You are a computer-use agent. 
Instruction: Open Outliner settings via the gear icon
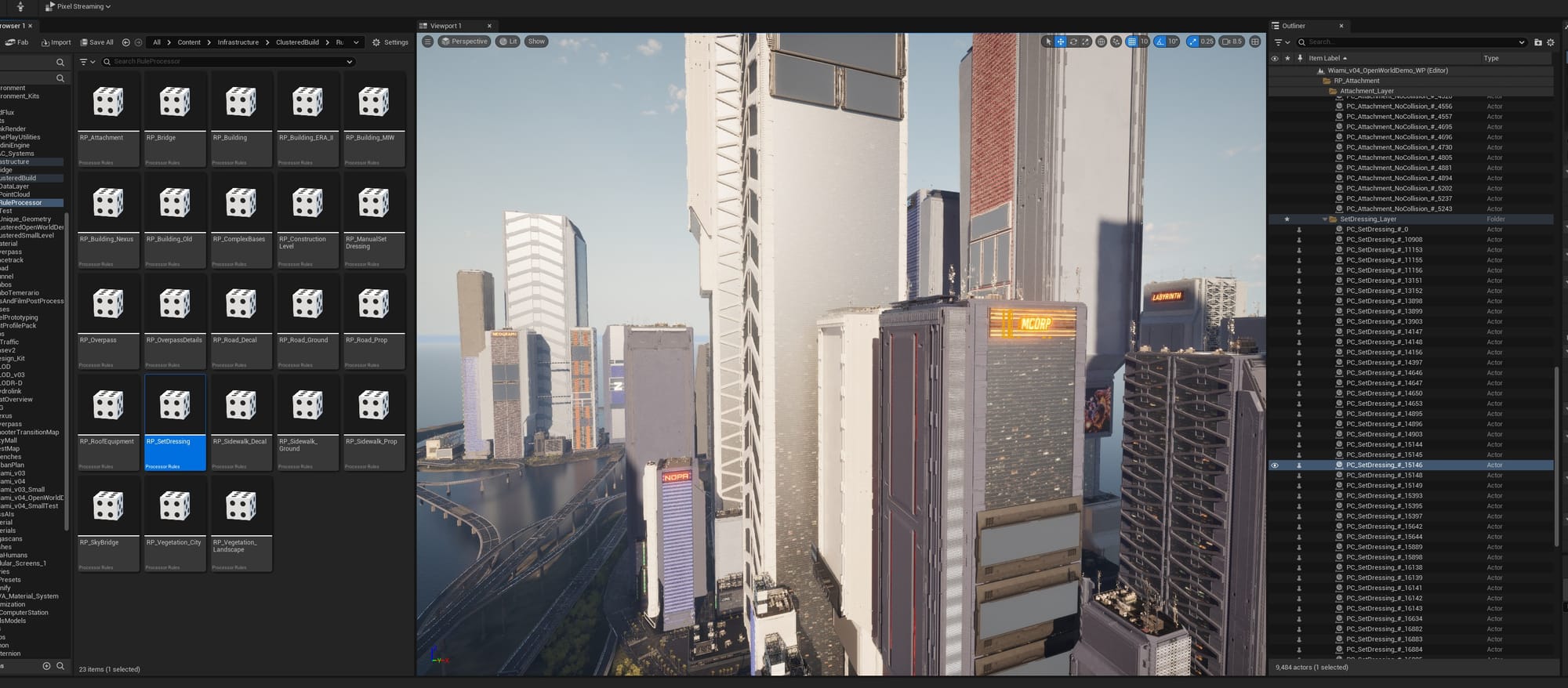point(1551,42)
